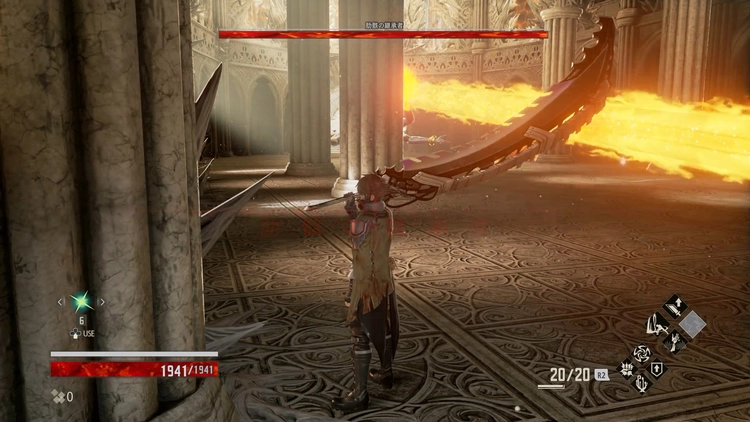
Task: Select the empty grey diamond slot
Action: click(692, 324)
